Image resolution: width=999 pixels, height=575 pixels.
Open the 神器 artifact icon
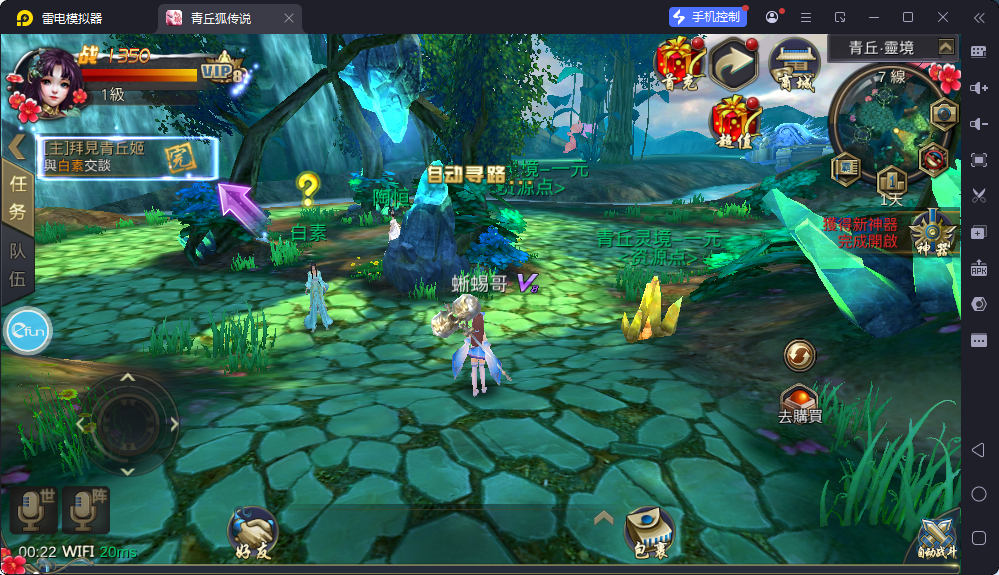tap(931, 233)
